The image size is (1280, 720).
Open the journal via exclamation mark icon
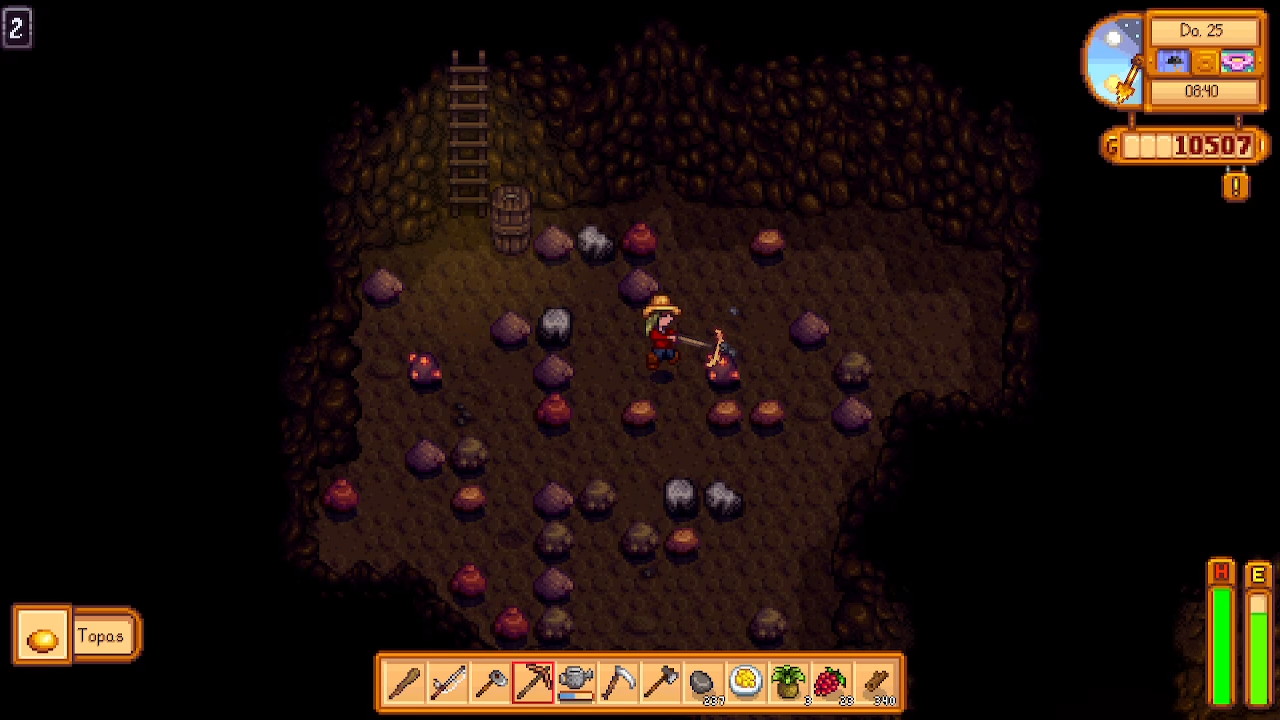(1236, 186)
